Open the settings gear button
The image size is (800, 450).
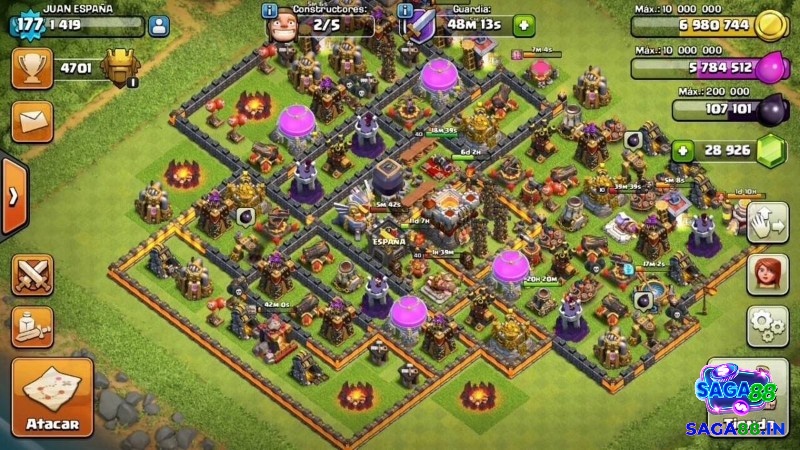[x=768, y=325]
